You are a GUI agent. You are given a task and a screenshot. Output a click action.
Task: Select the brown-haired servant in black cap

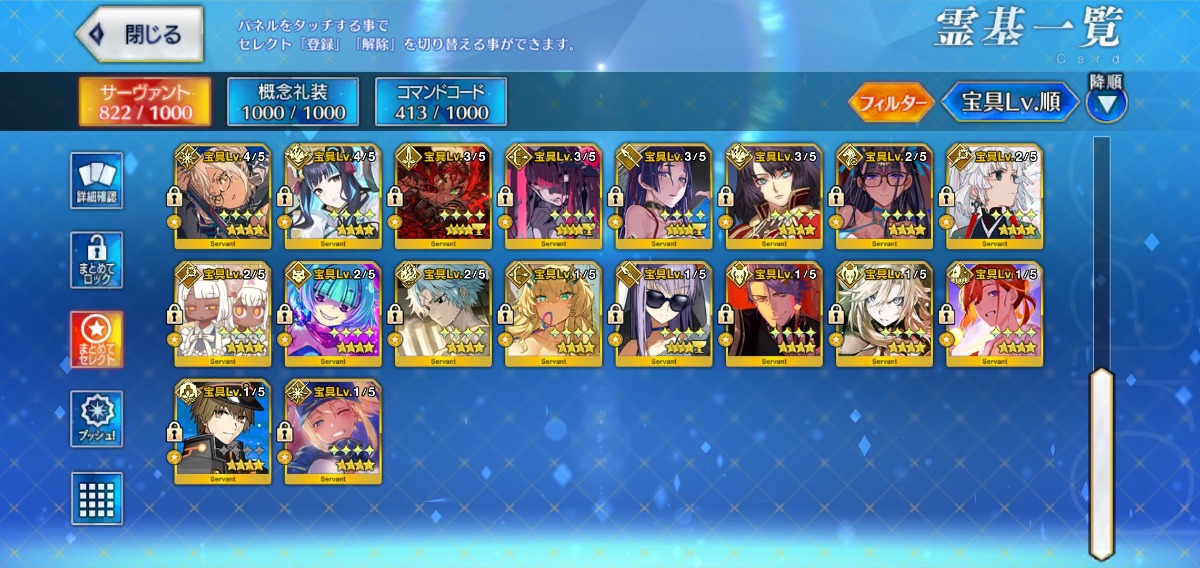click(222, 431)
